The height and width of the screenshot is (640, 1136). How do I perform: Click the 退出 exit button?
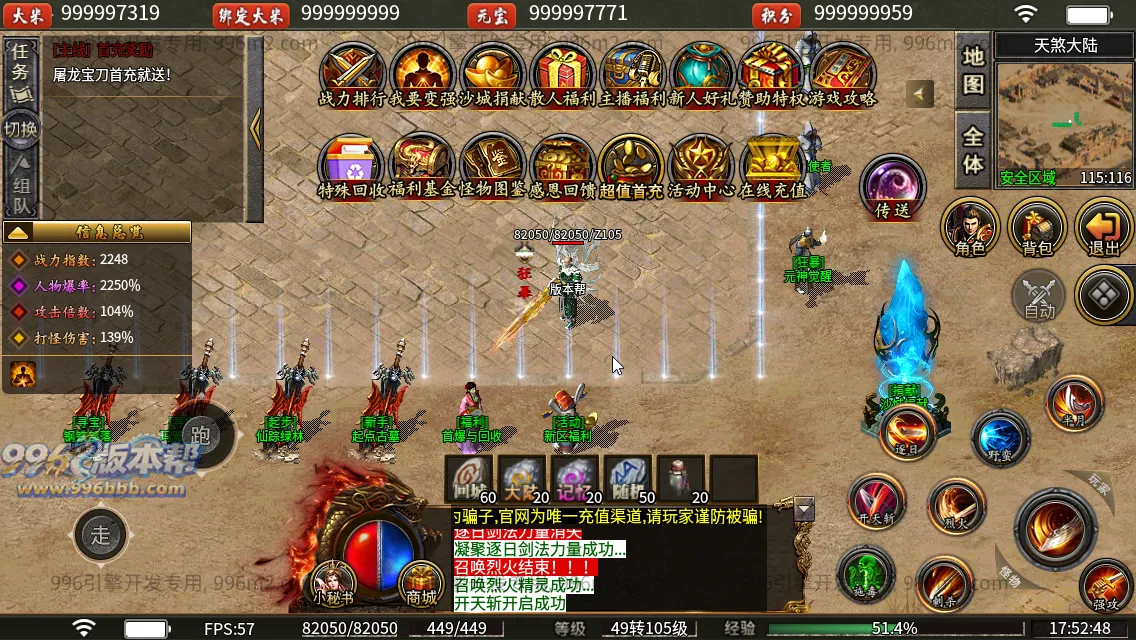[x=1104, y=227]
